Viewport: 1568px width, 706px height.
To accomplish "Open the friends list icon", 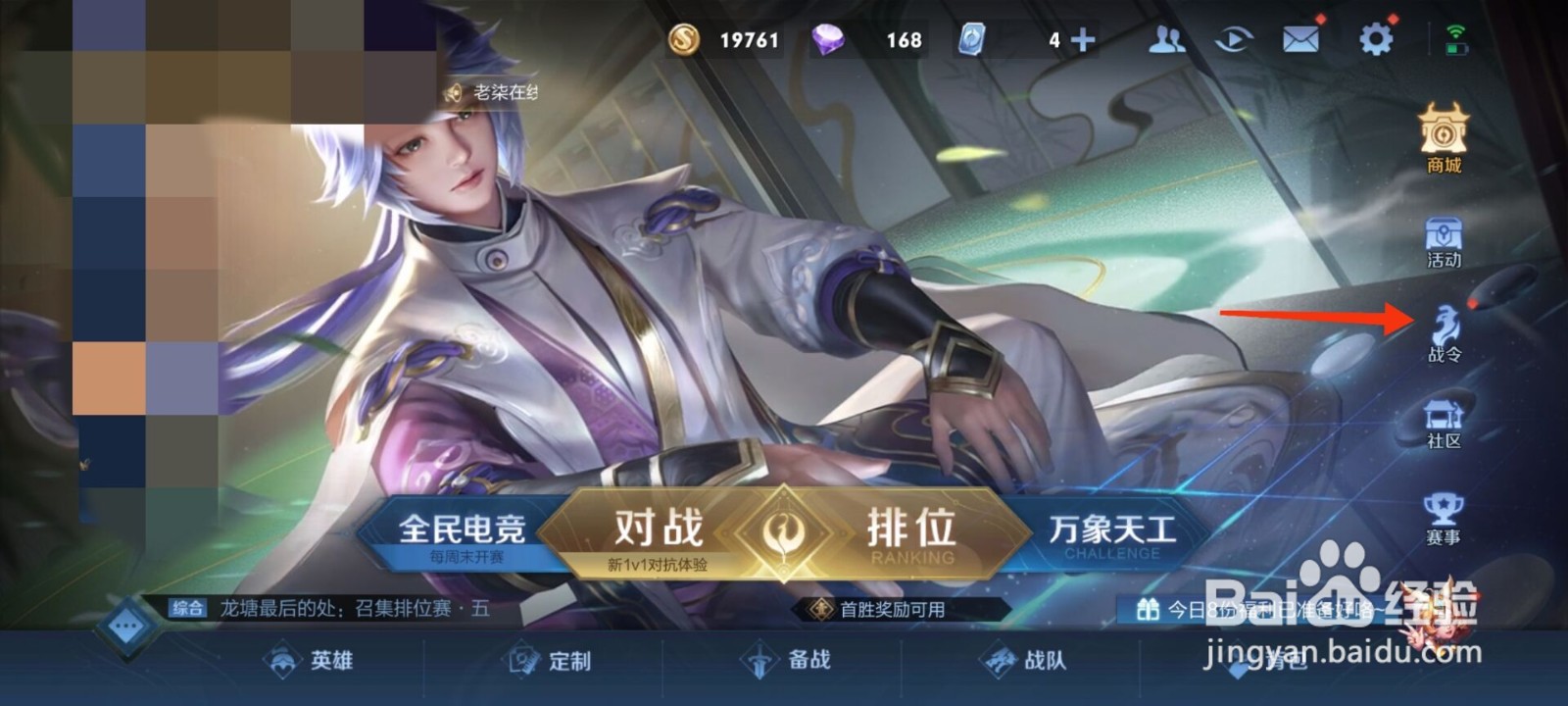I will (x=1164, y=39).
